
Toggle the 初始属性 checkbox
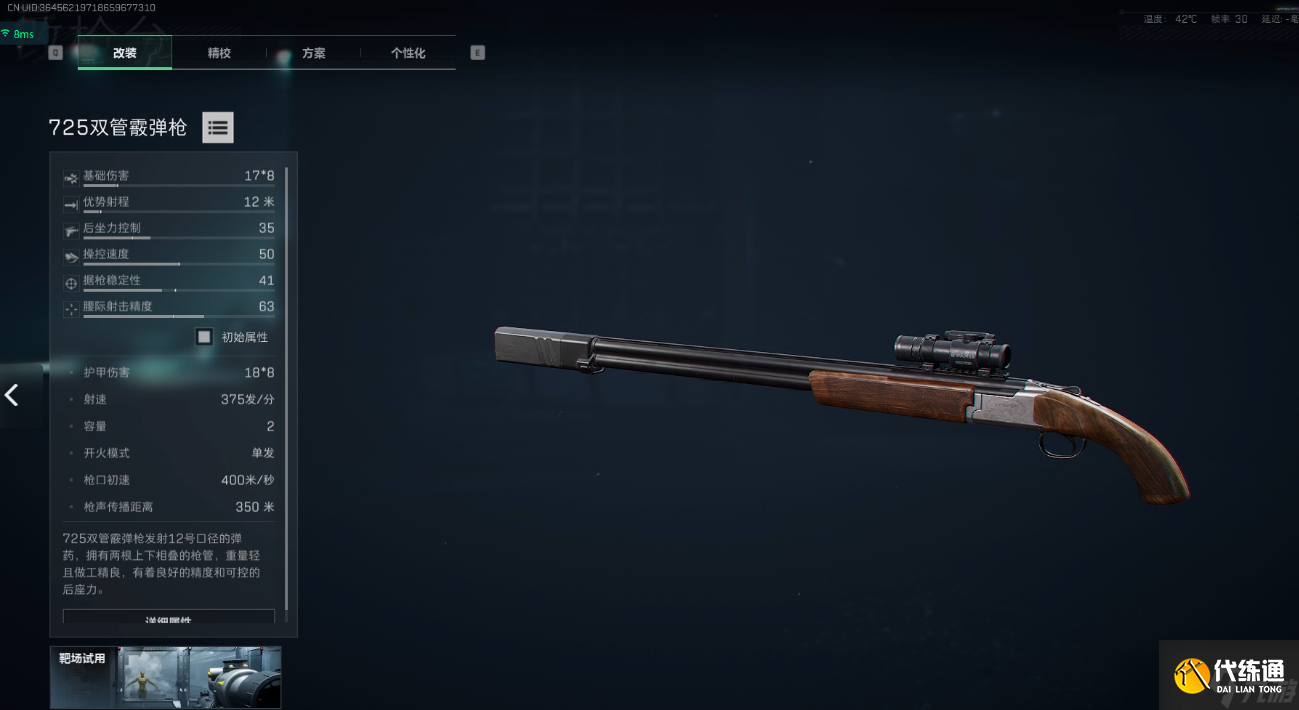(x=205, y=337)
